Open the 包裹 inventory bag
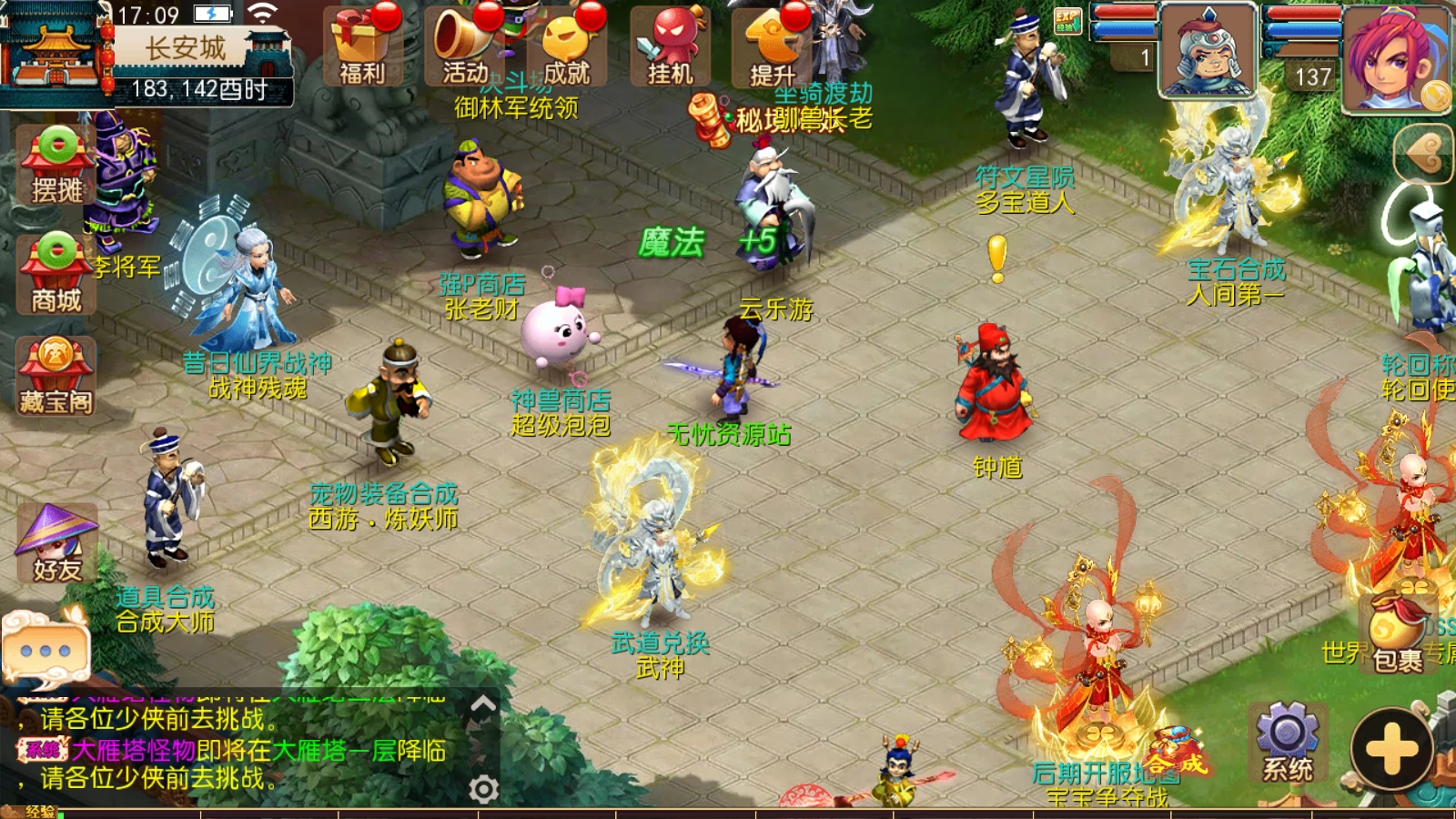1456x819 pixels. click(x=1397, y=634)
